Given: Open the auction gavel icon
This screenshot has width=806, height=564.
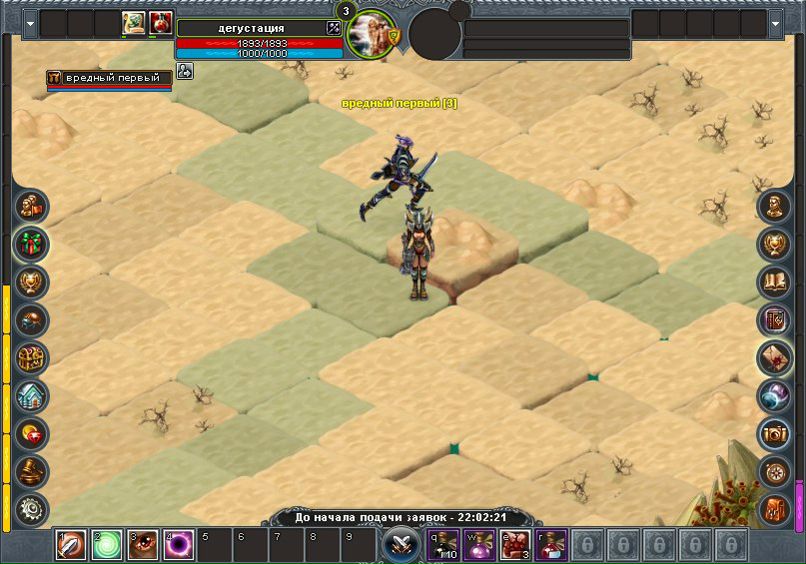Looking at the screenshot, I should [x=32, y=471].
